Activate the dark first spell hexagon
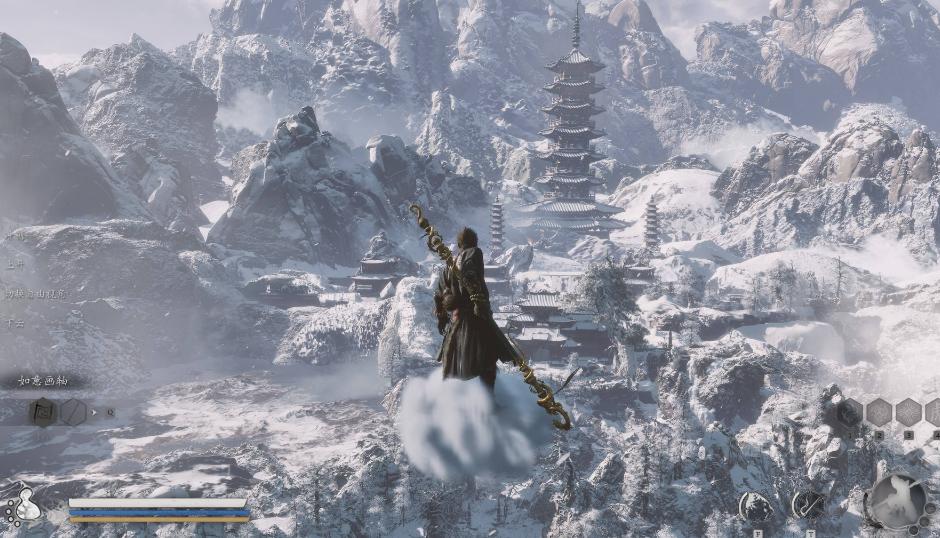 [850, 412]
